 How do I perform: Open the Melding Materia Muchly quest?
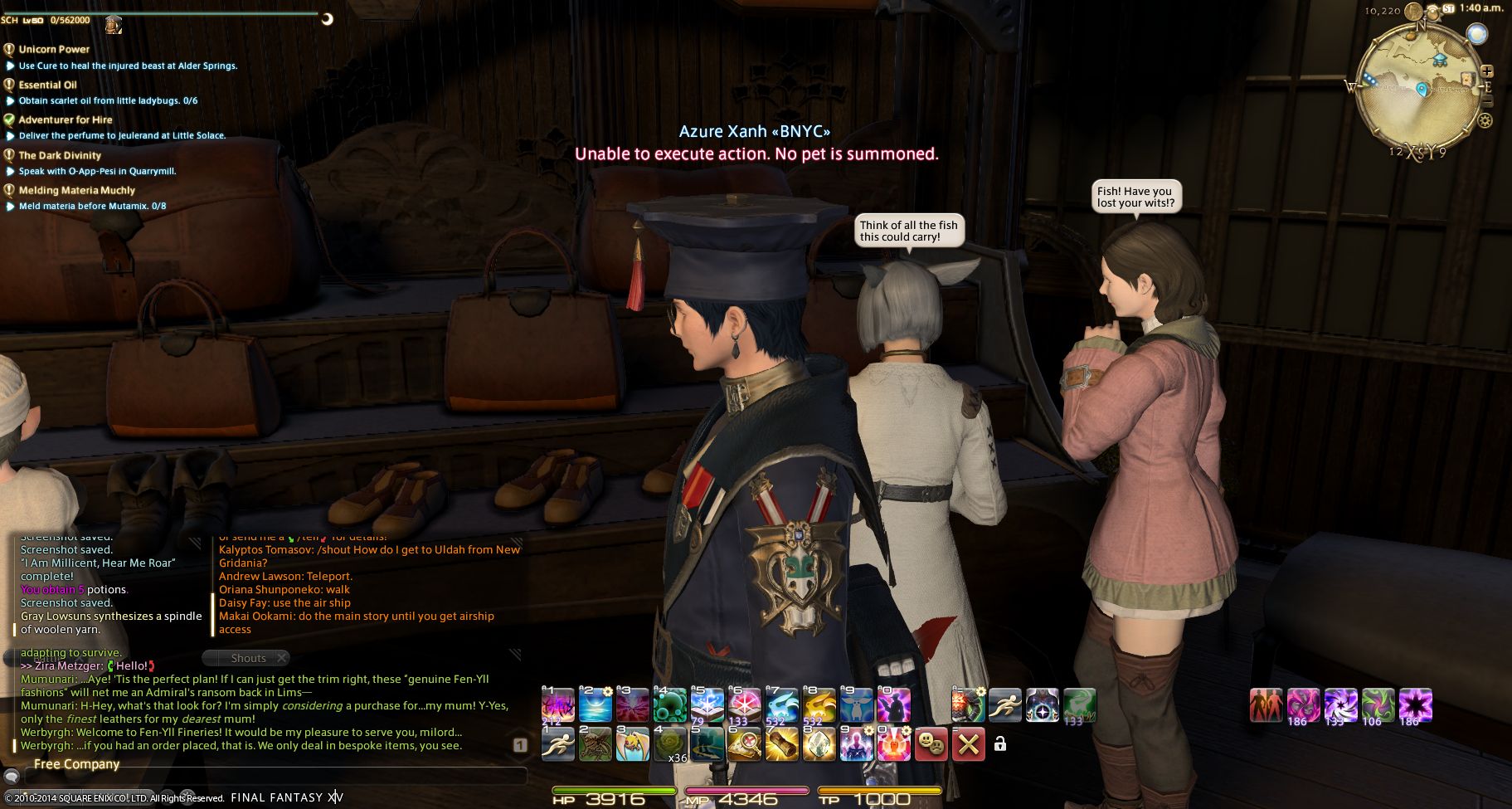point(76,190)
